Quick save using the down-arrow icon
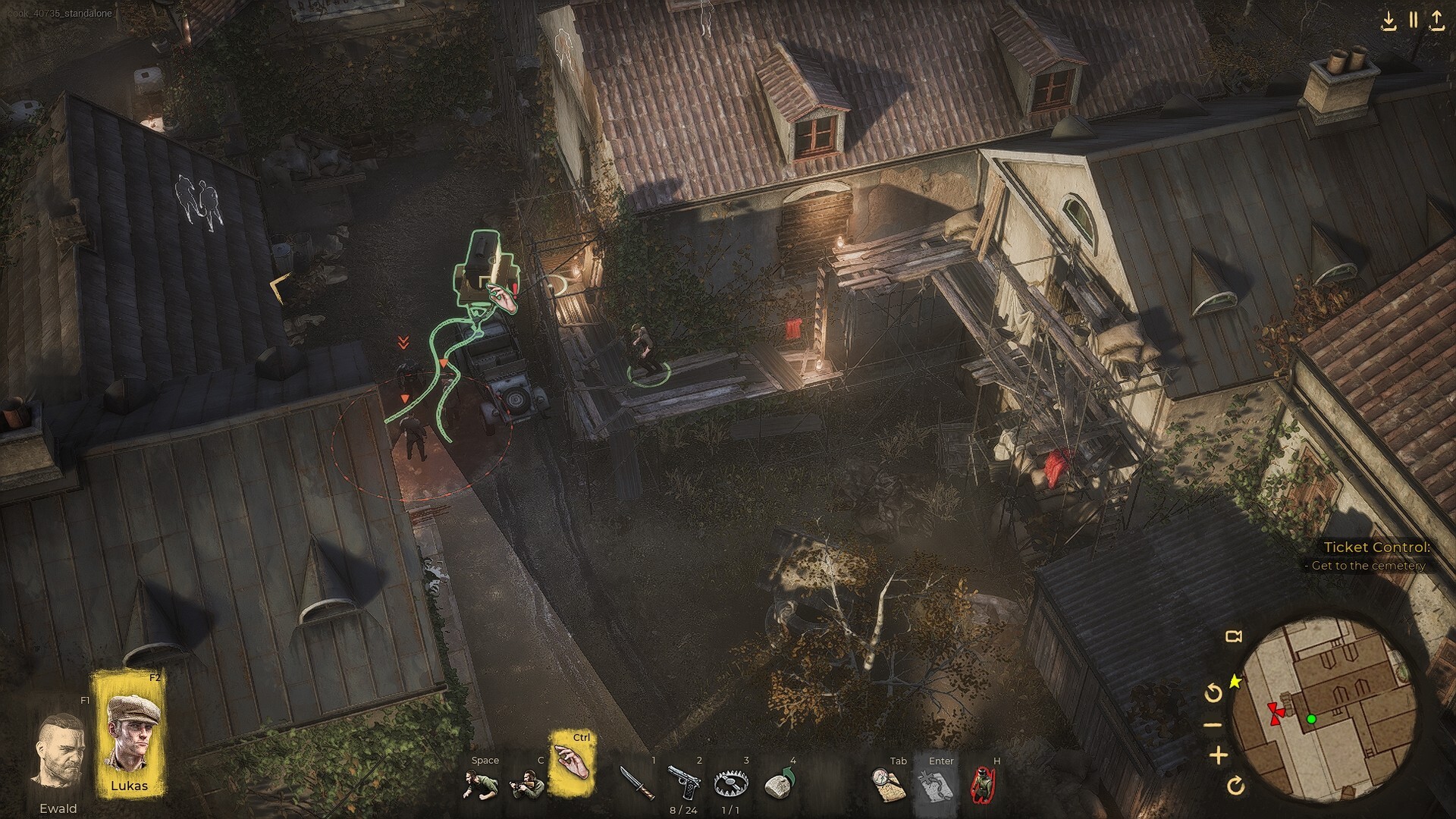 [x=1390, y=21]
